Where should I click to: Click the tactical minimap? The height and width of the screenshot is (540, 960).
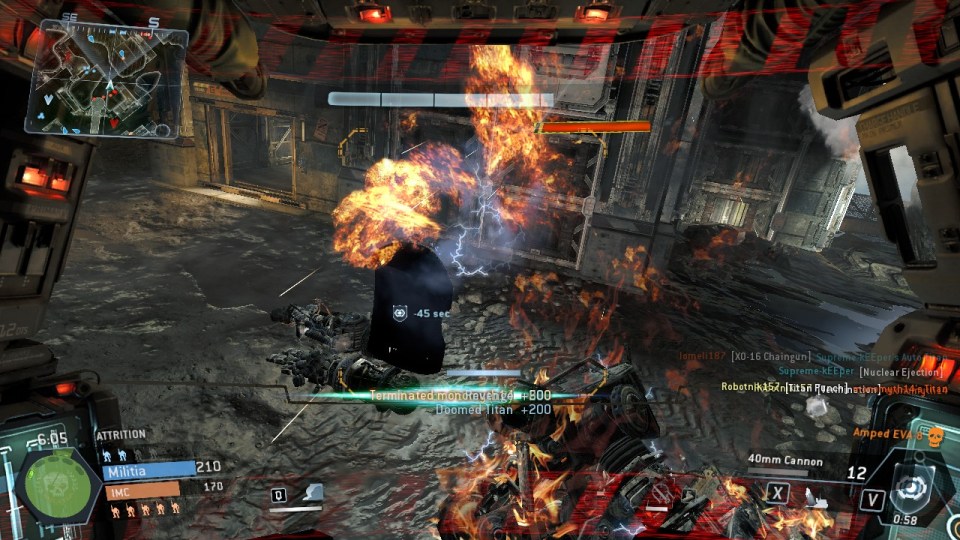110,82
